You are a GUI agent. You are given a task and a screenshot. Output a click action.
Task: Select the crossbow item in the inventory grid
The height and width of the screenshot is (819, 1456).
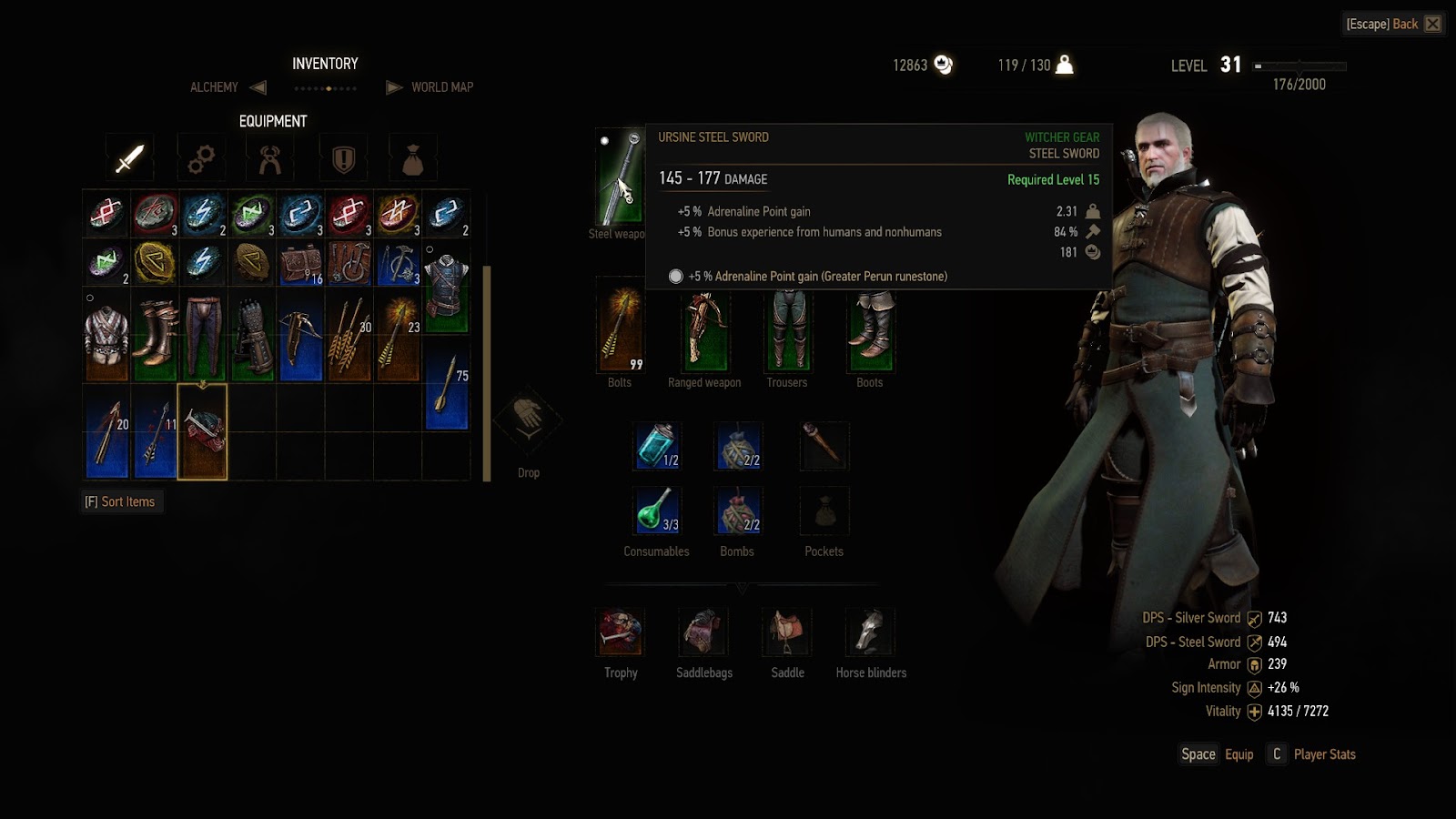pos(300,333)
